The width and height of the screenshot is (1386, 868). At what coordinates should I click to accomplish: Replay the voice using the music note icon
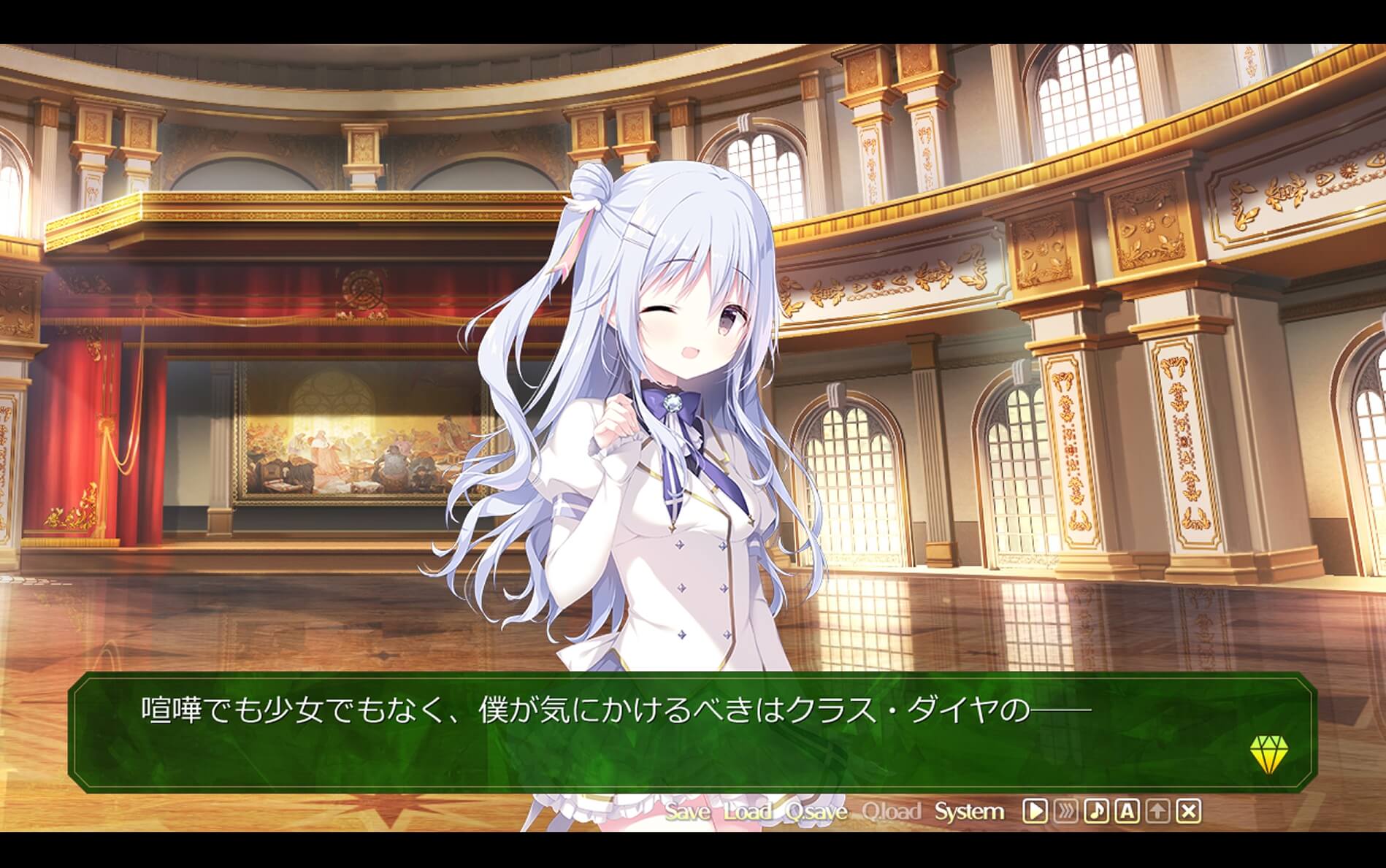(1097, 810)
